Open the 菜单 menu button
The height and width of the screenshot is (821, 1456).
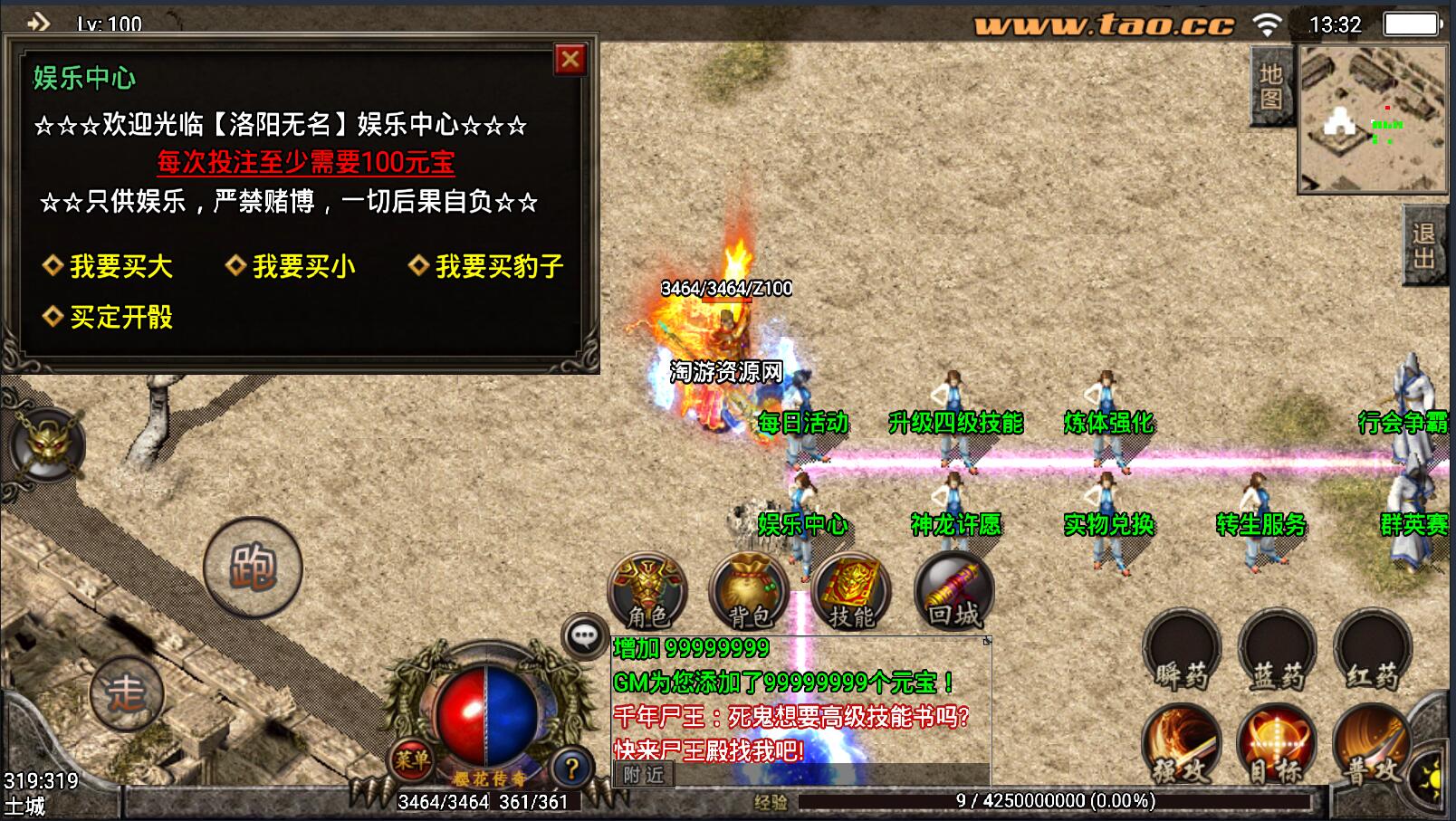(412, 760)
